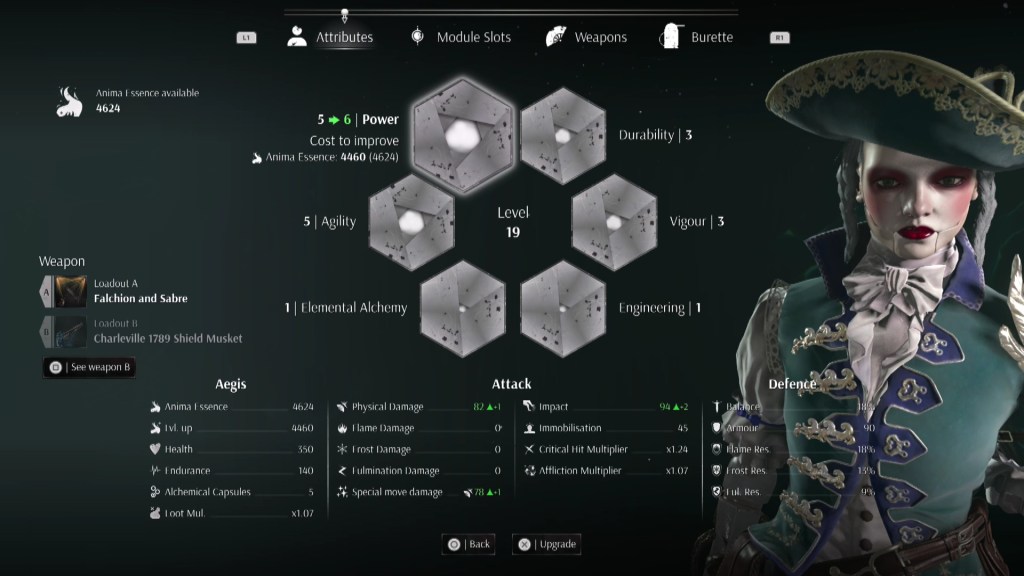Switch to the Attributes tab
This screenshot has height=576, width=1024.
331,38
